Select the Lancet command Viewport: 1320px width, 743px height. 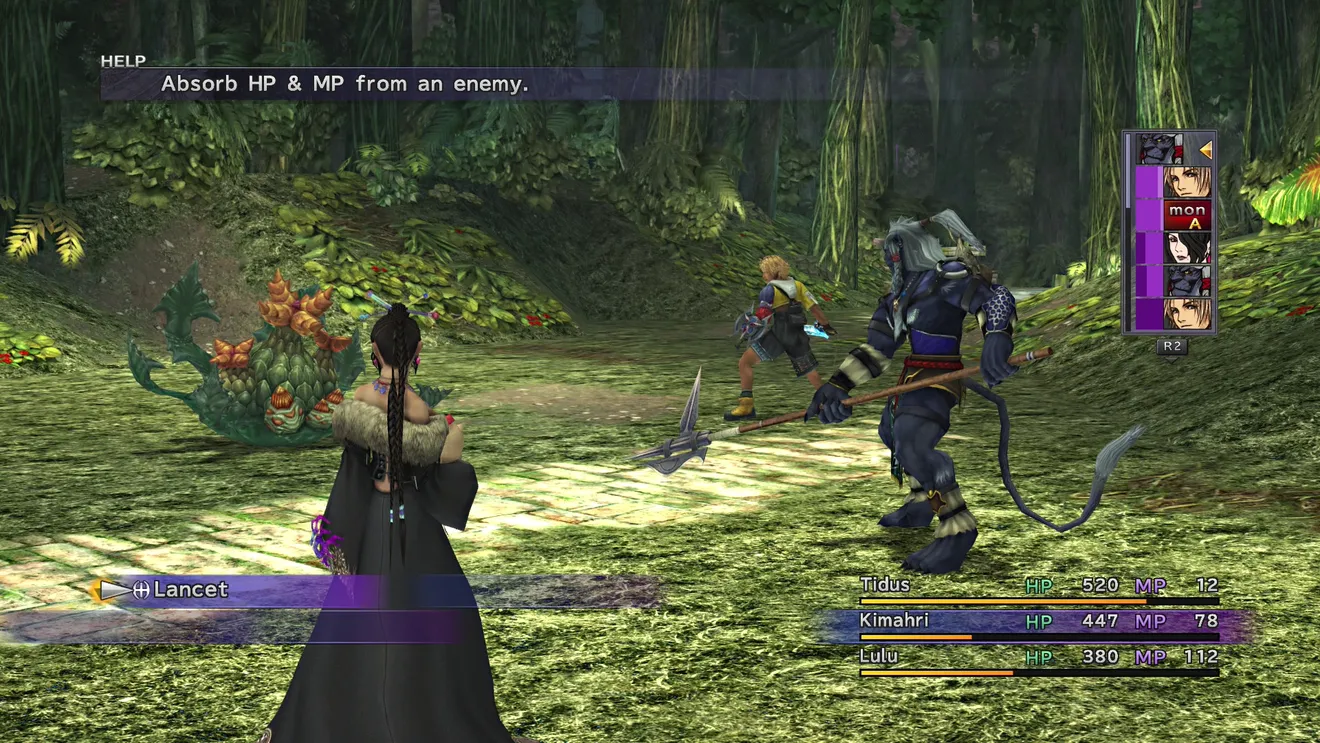(x=190, y=590)
